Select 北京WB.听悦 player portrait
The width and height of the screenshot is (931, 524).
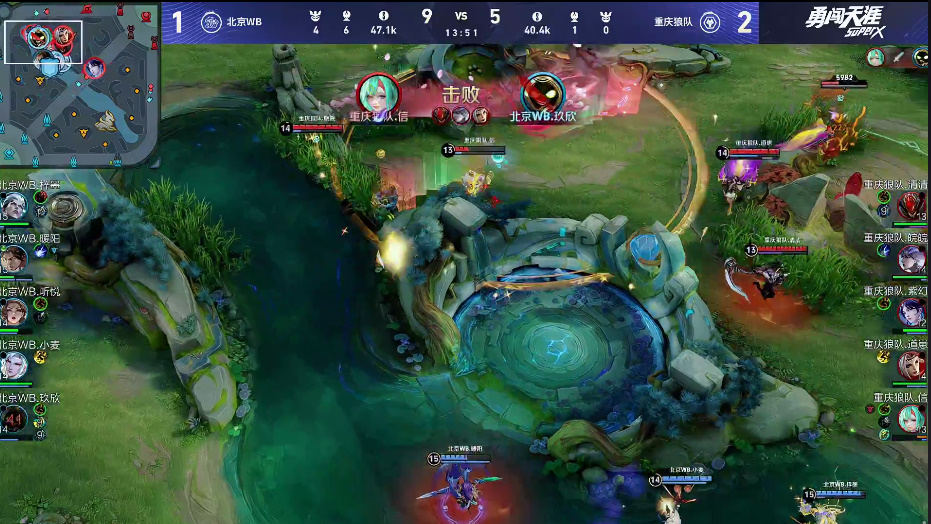(13, 312)
